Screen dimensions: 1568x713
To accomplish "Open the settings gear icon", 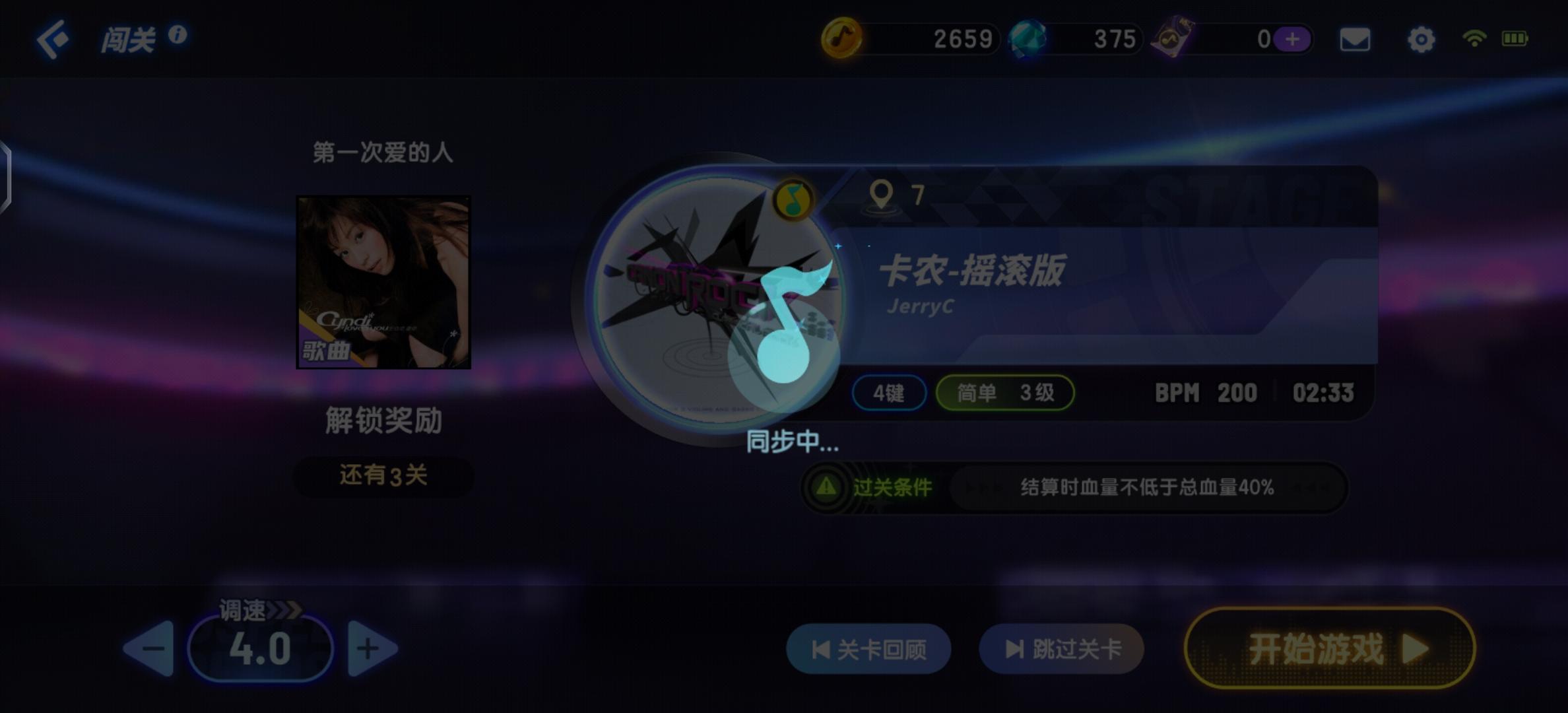I will [1421, 40].
